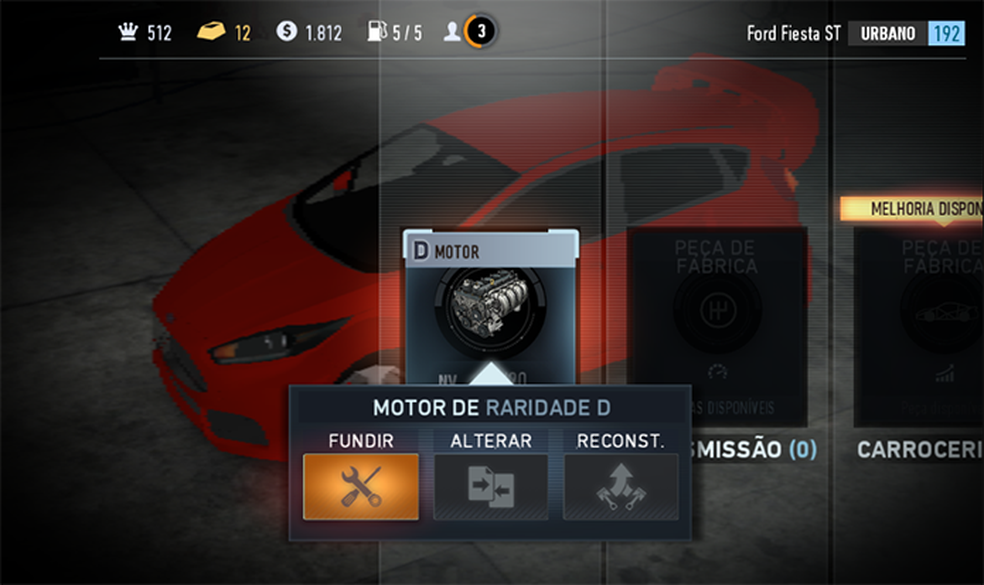Choose the Fundir wrench button
This screenshot has width=984, height=585.
(361, 486)
